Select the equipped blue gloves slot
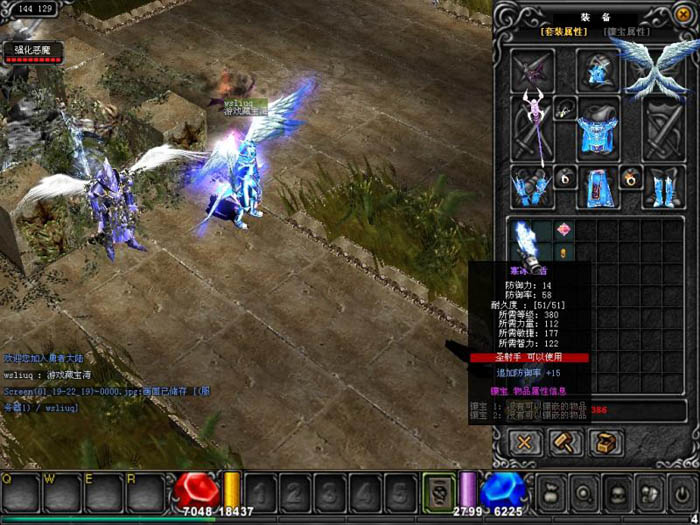Viewport: 700px width, 525px height. click(x=529, y=186)
